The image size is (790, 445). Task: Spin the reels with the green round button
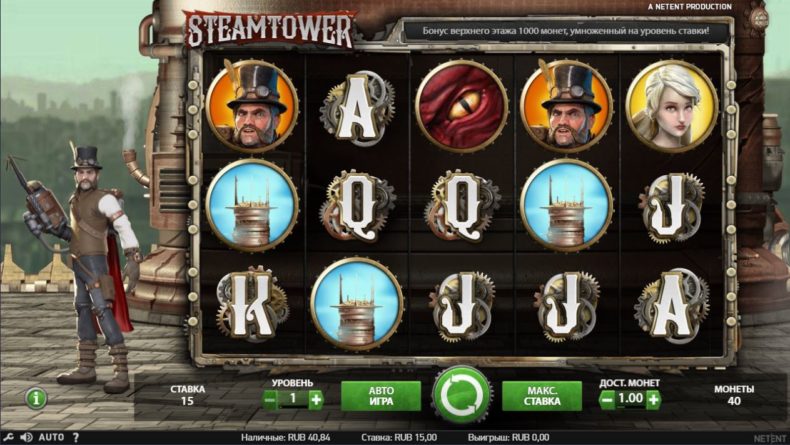[x=462, y=396]
